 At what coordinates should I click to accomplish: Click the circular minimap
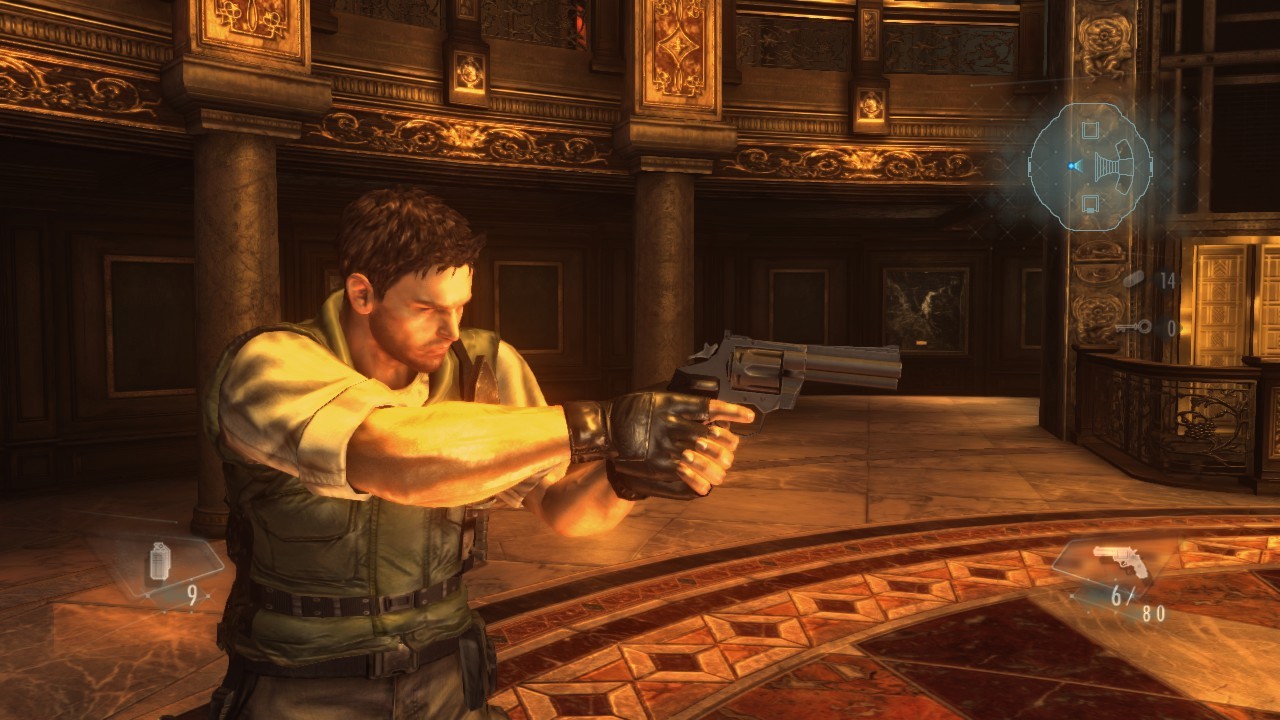[x=1091, y=166]
